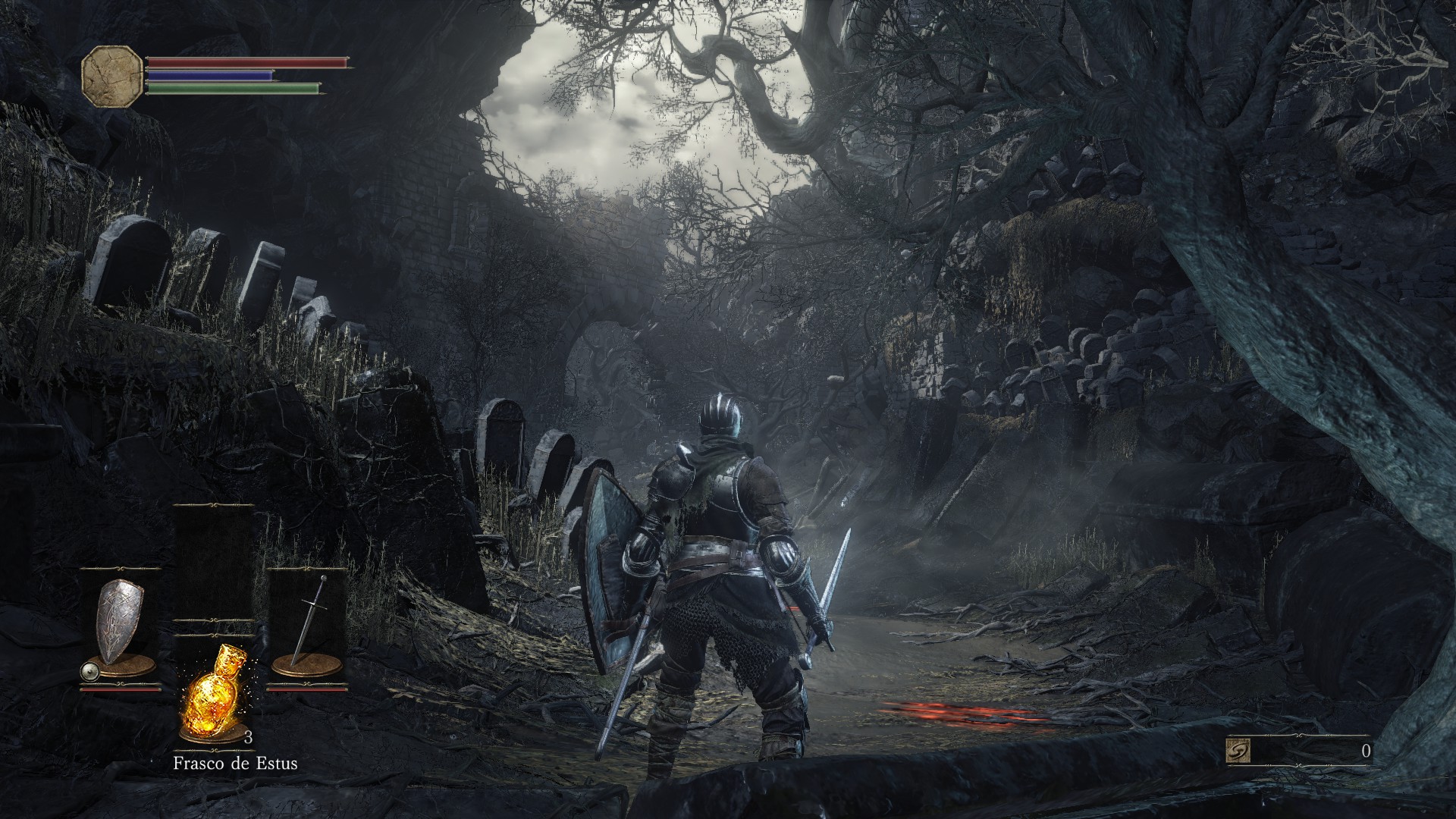Select the right-hand longsword slot

coord(307,627)
